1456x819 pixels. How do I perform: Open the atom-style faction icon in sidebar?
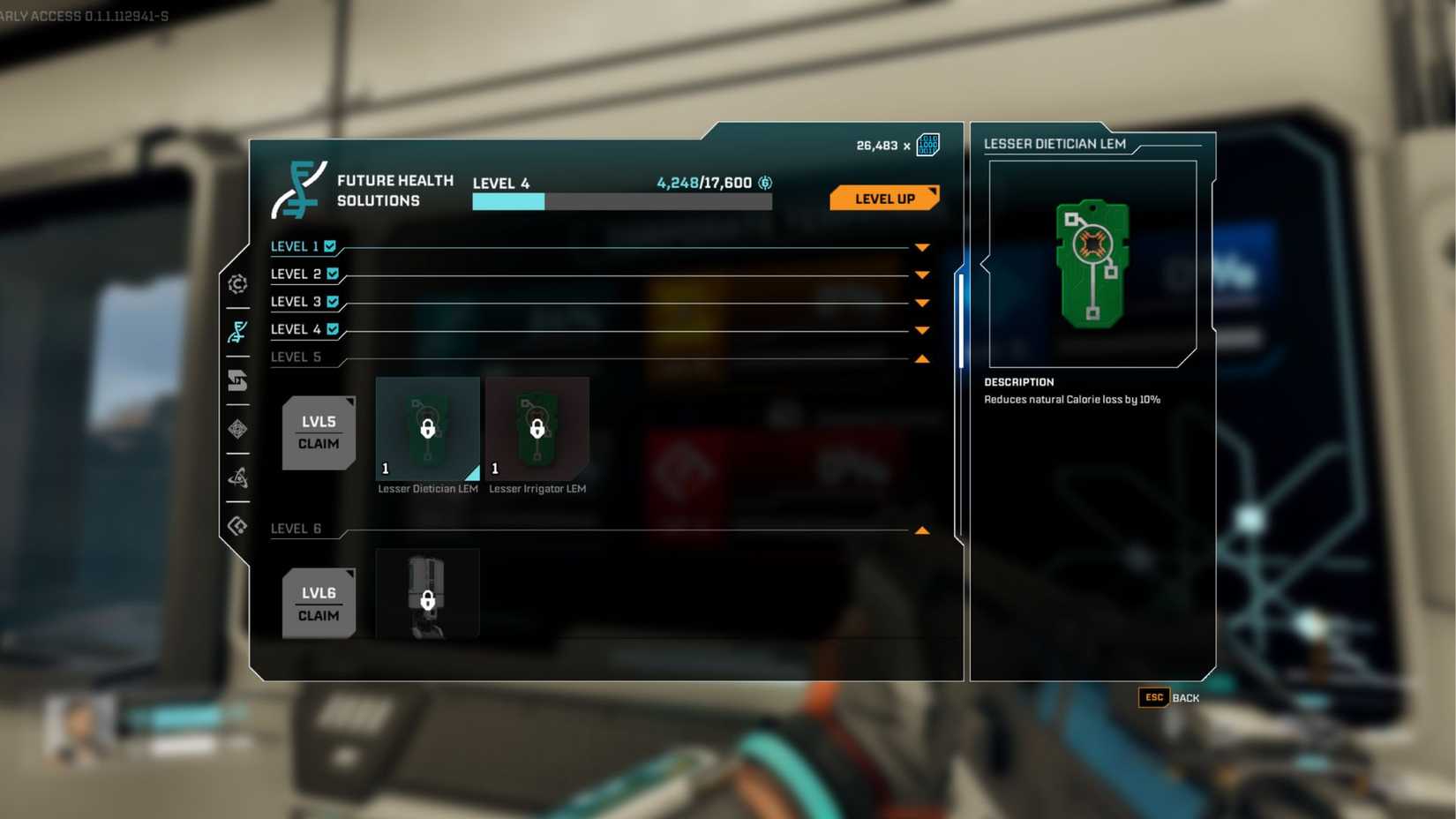pos(236,478)
